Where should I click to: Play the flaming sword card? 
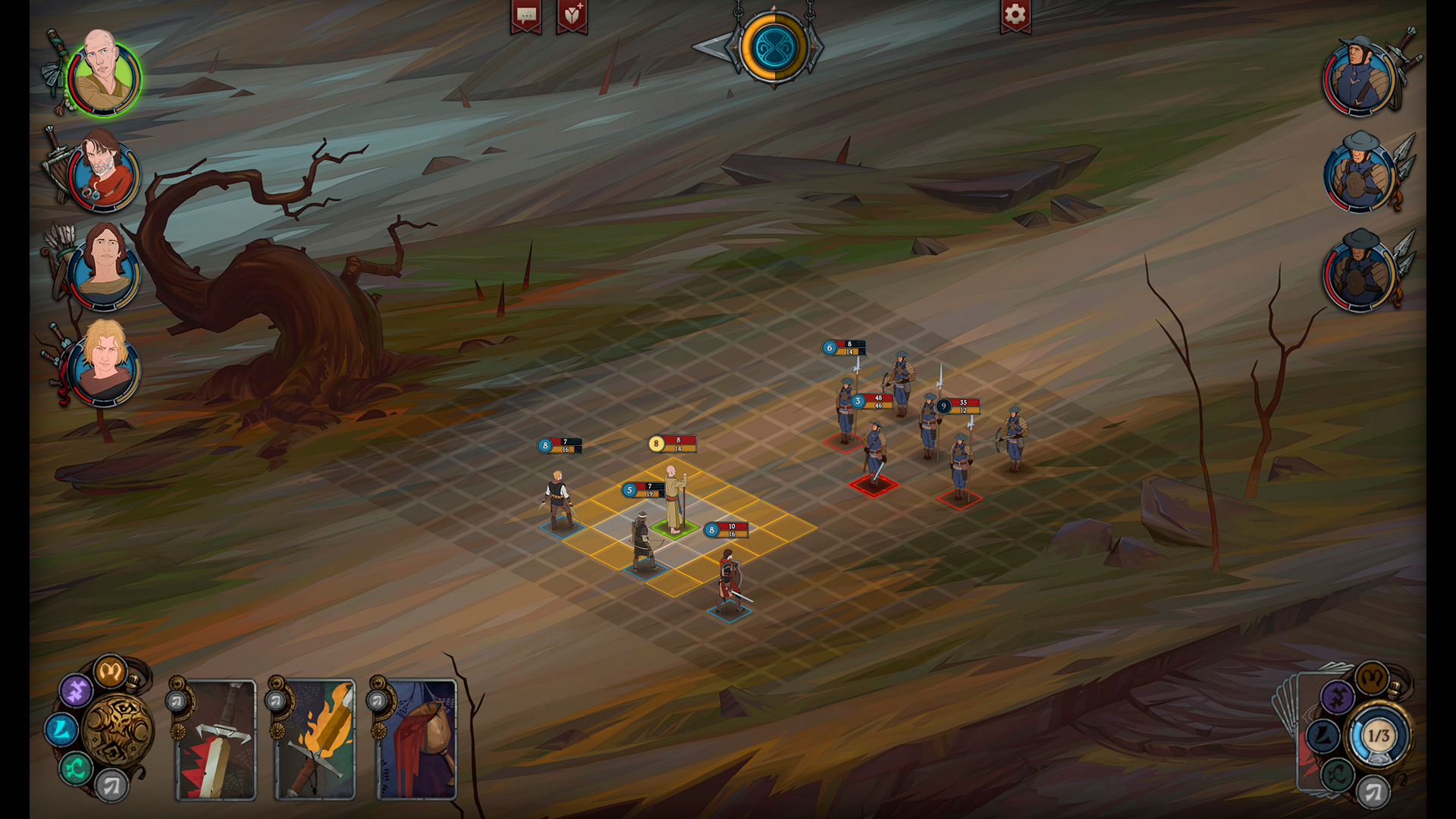pyautogui.click(x=315, y=739)
